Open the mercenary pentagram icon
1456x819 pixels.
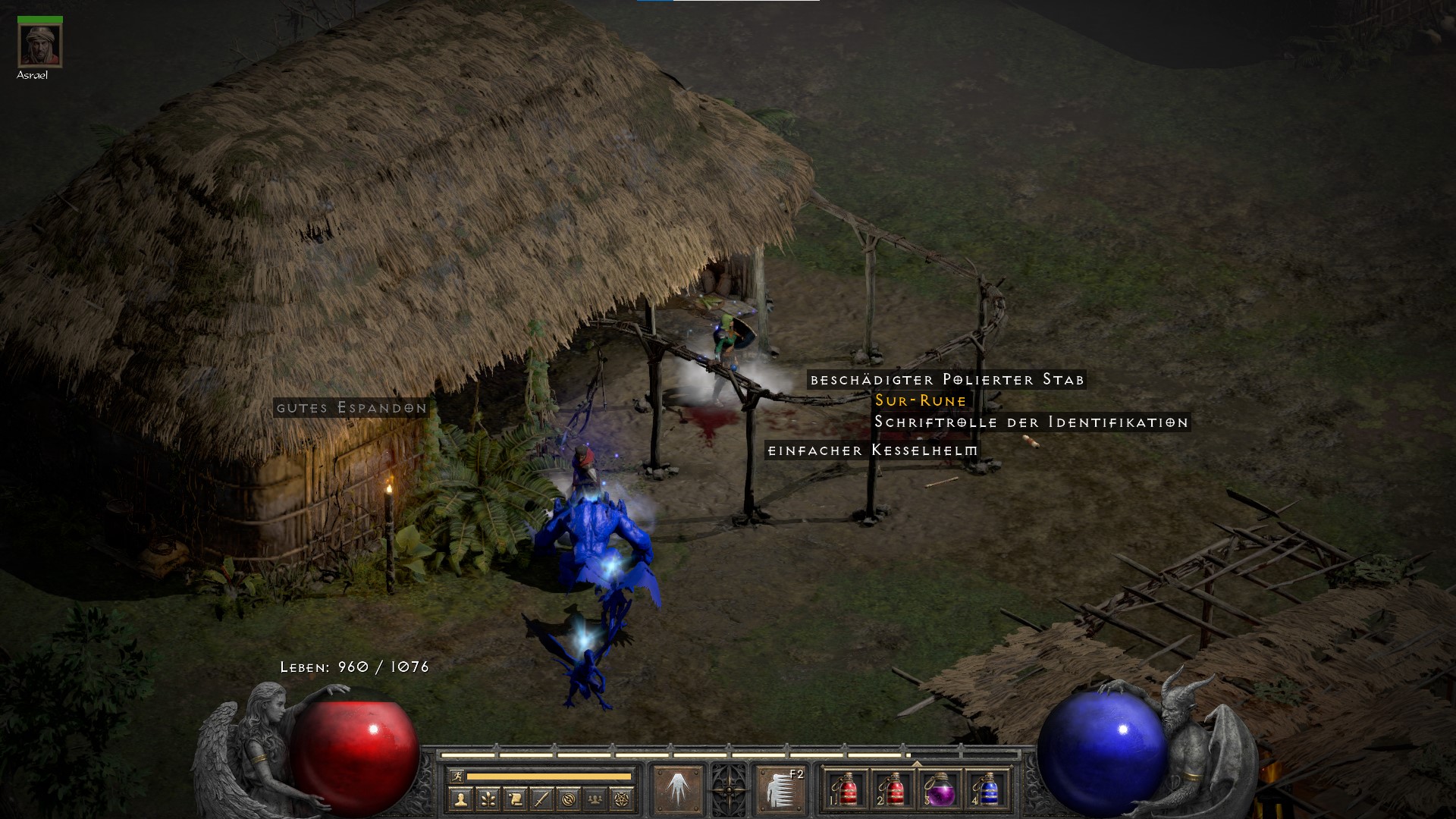tap(620, 799)
